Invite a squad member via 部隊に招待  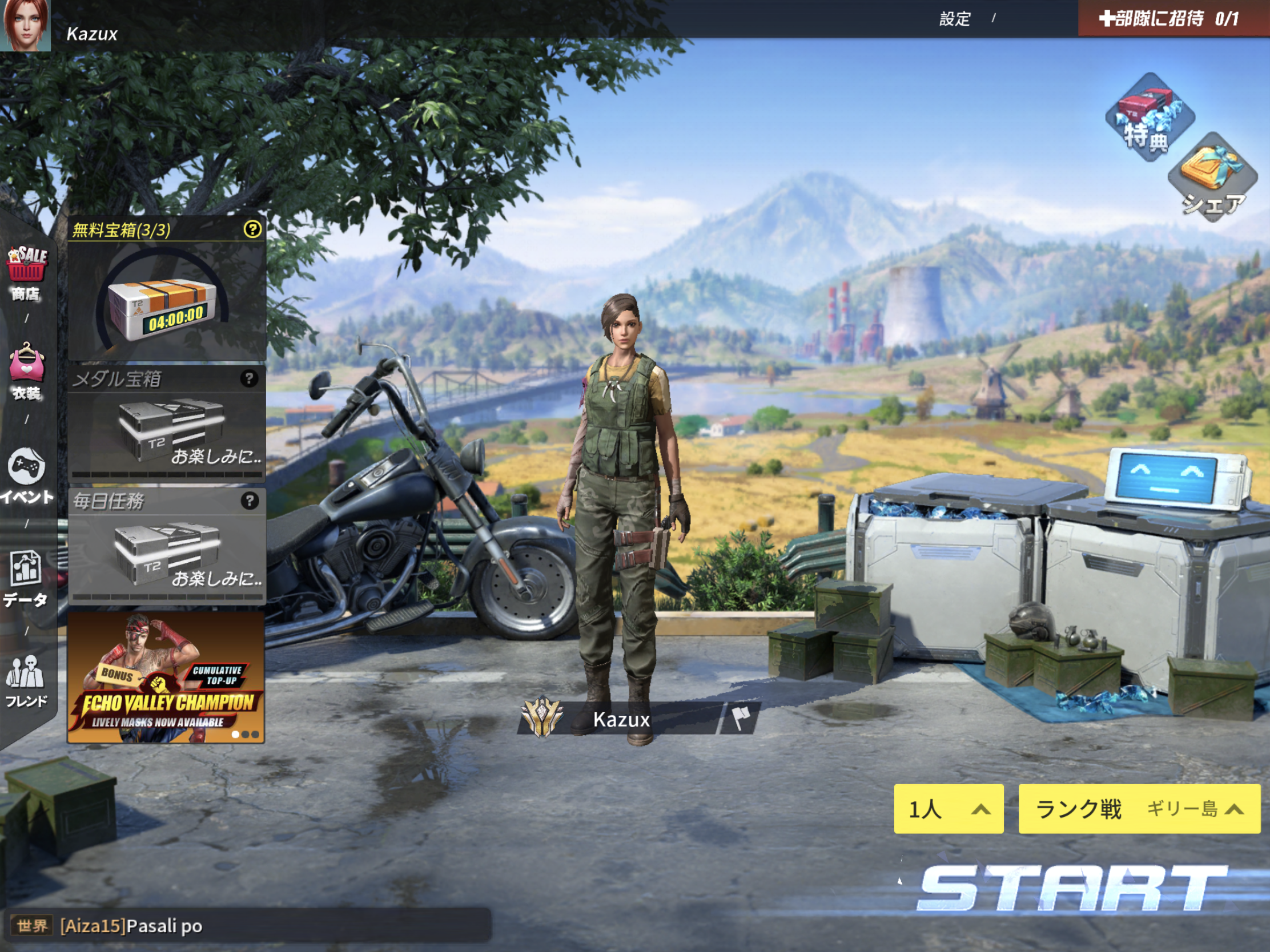pos(1169,19)
